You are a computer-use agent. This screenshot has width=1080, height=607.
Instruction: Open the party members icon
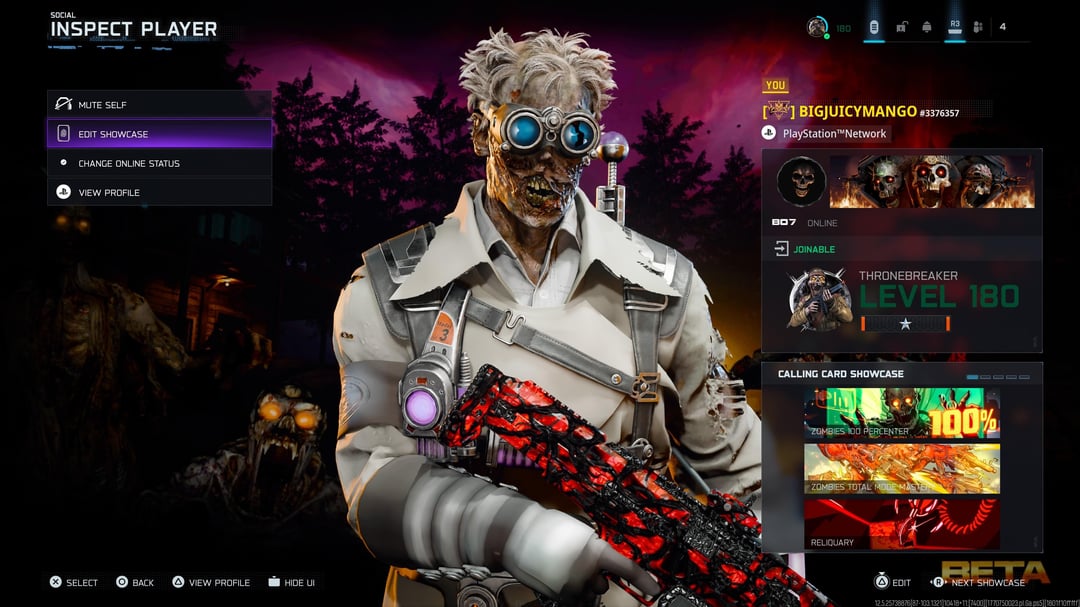[x=978, y=27]
